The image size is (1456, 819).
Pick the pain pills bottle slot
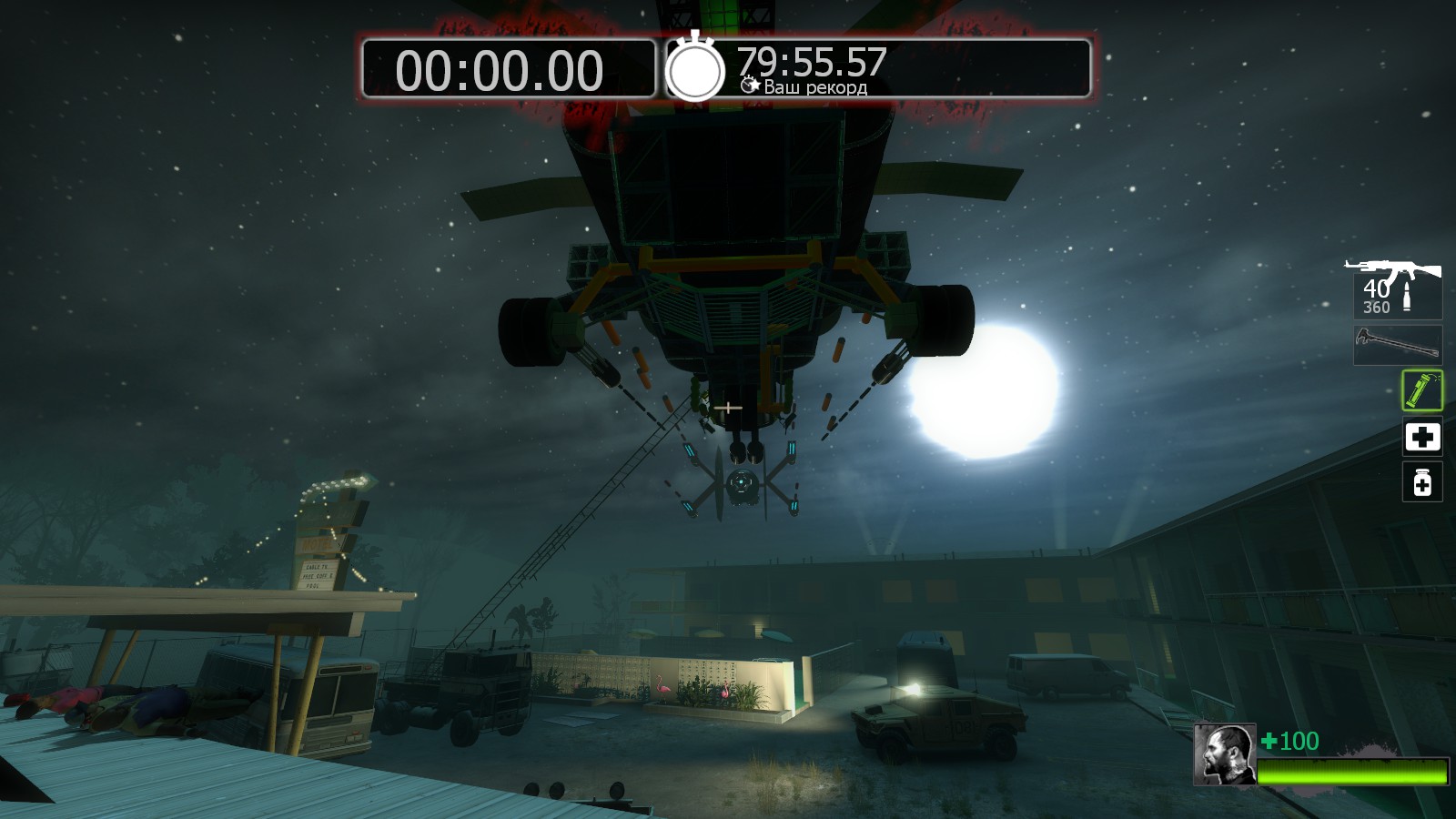[x=1422, y=482]
